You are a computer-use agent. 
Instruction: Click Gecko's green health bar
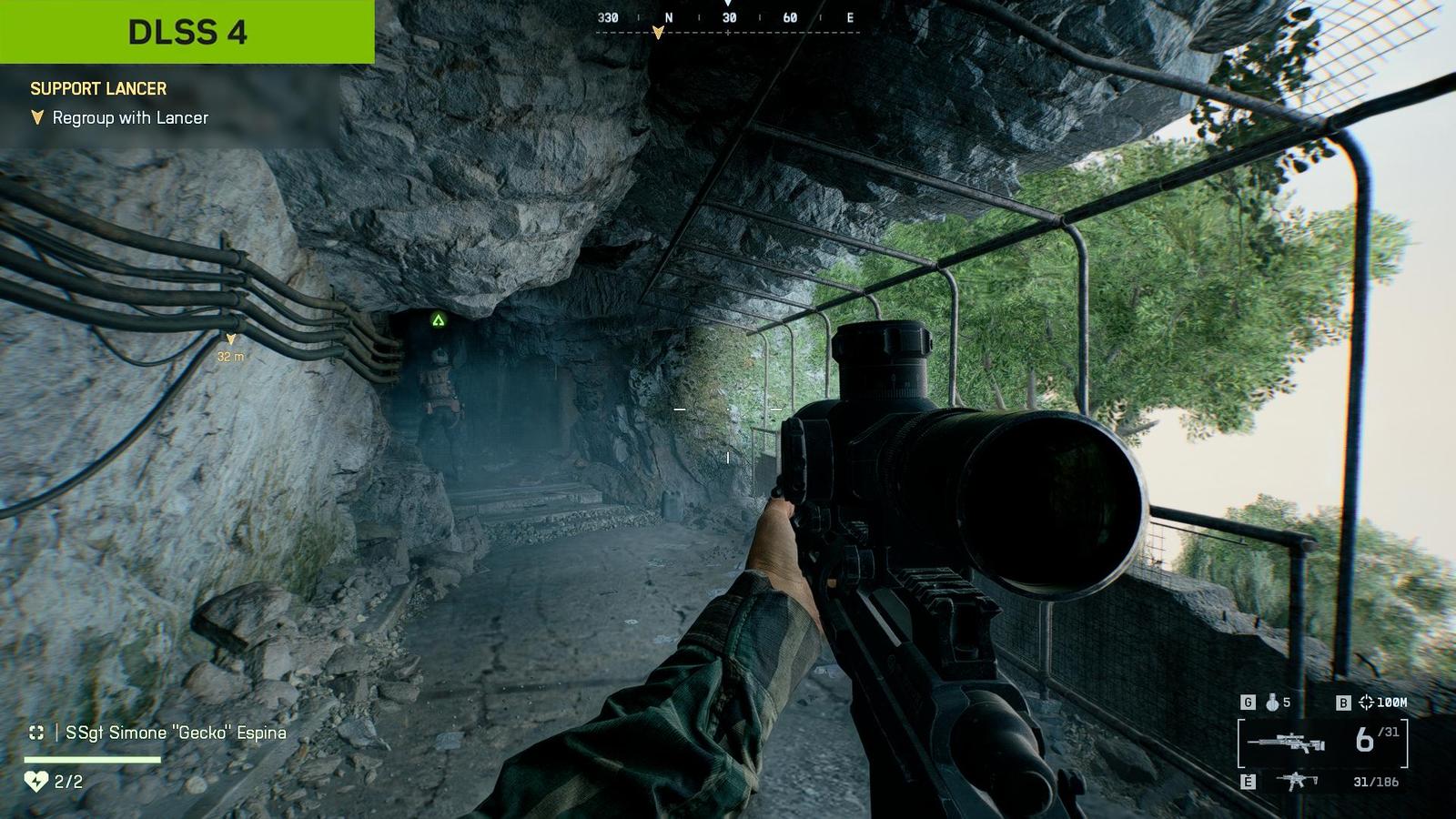[x=91, y=759]
